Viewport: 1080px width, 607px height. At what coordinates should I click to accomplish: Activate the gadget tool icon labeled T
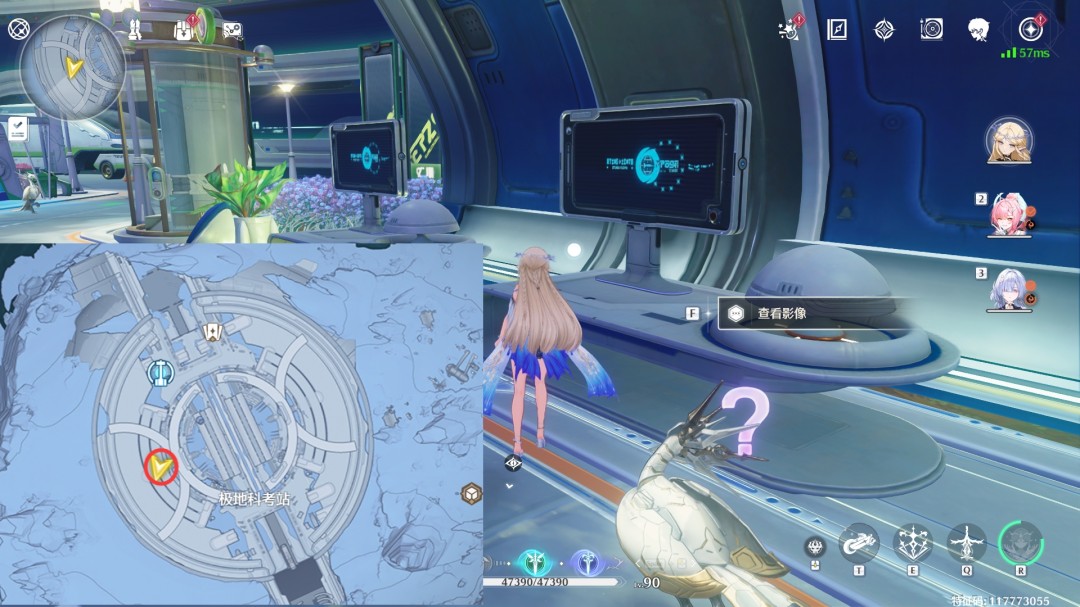[858, 543]
